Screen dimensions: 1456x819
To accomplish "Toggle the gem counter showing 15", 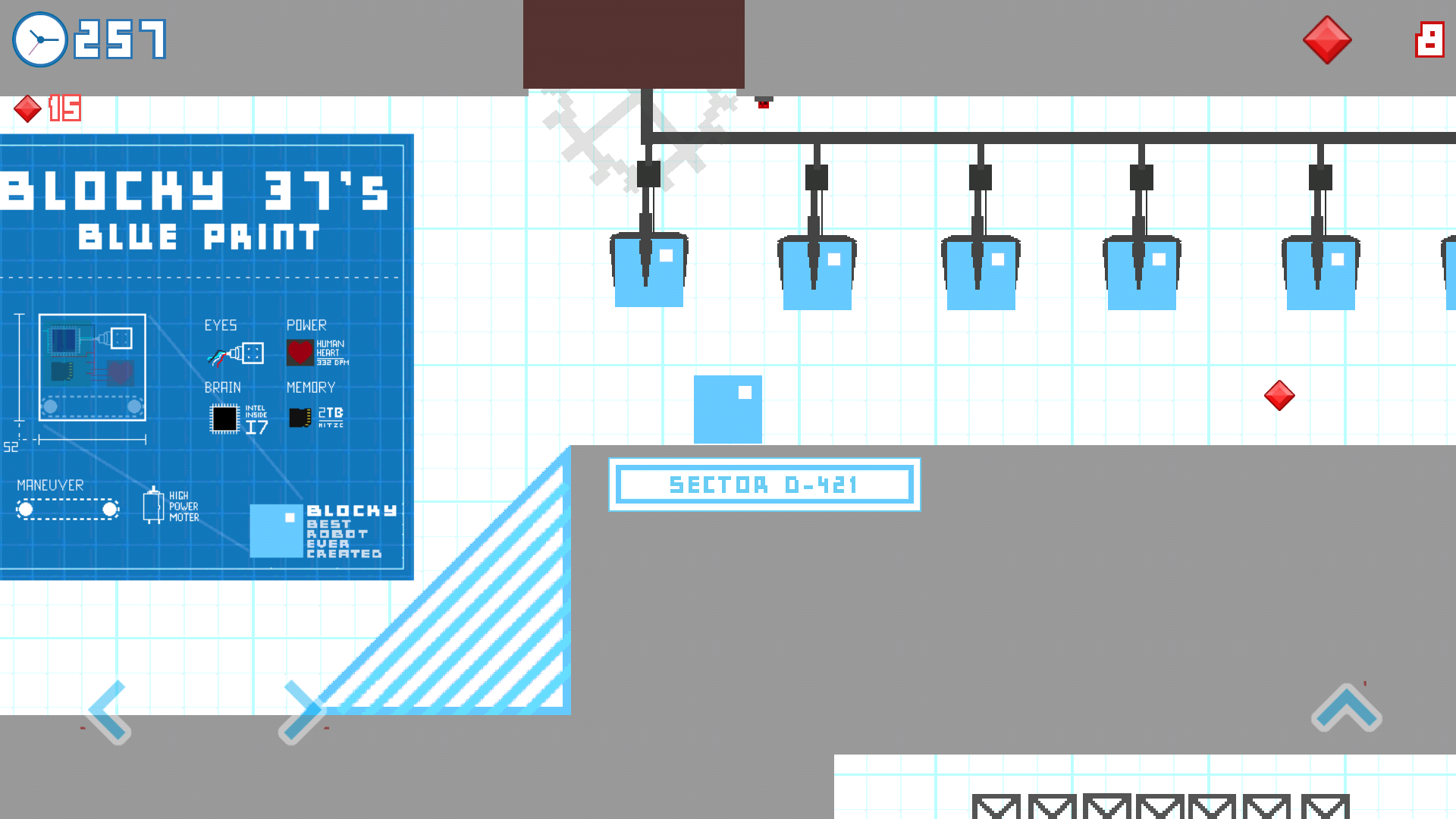I will (47, 108).
